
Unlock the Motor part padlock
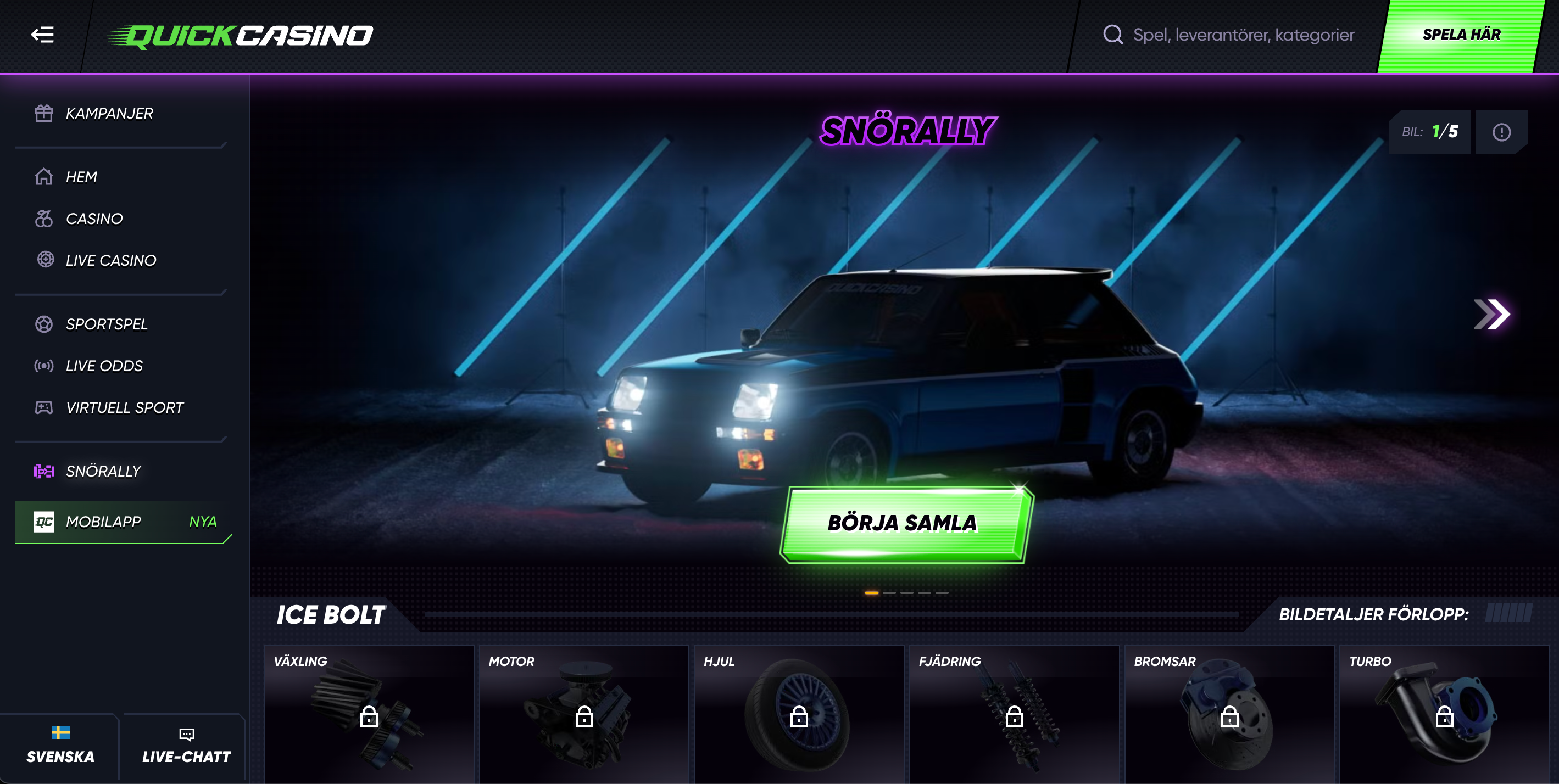tap(584, 719)
